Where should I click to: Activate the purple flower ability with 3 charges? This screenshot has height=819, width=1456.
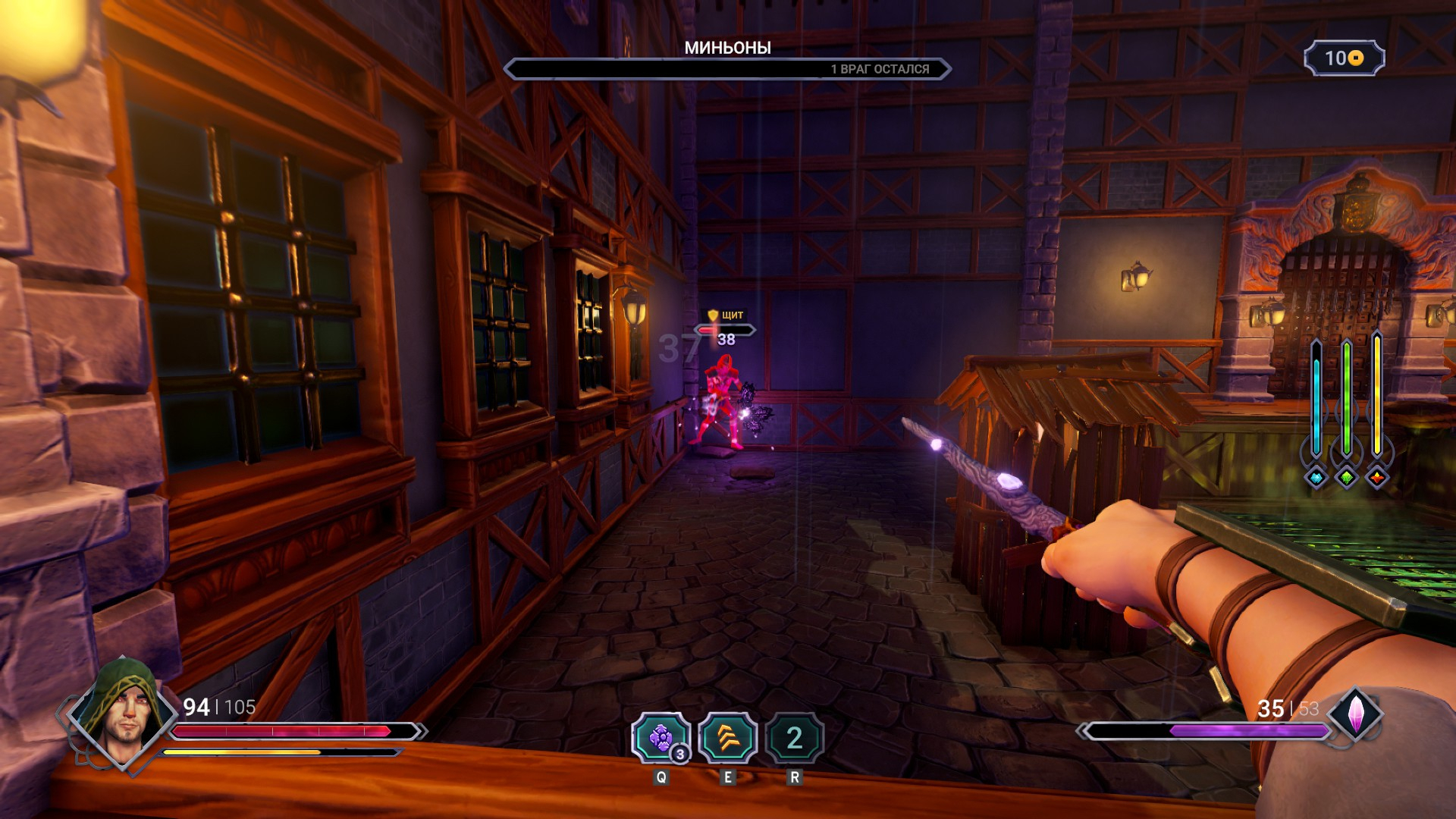coord(661,738)
